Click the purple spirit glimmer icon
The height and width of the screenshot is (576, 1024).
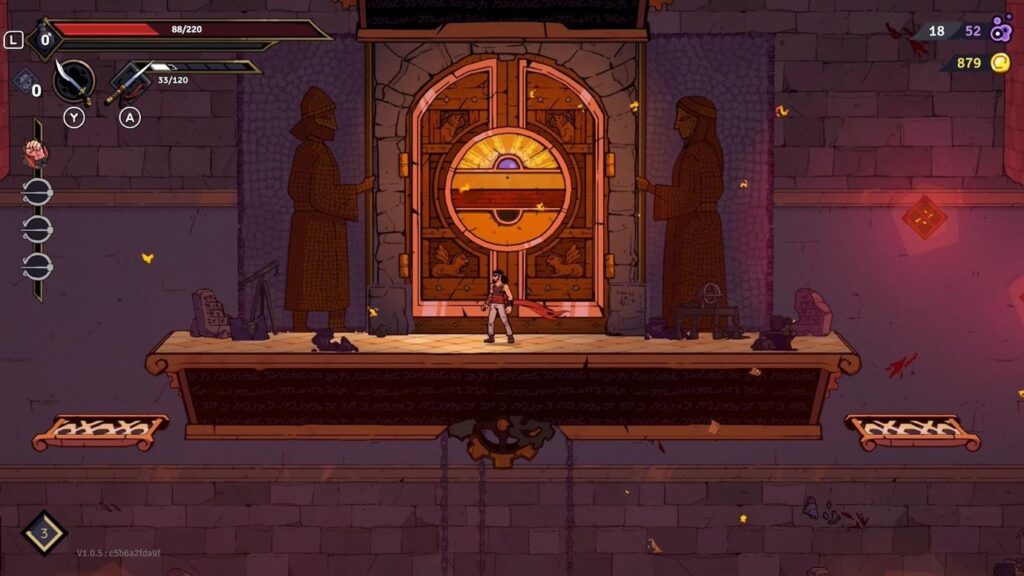[x=1001, y=30]
